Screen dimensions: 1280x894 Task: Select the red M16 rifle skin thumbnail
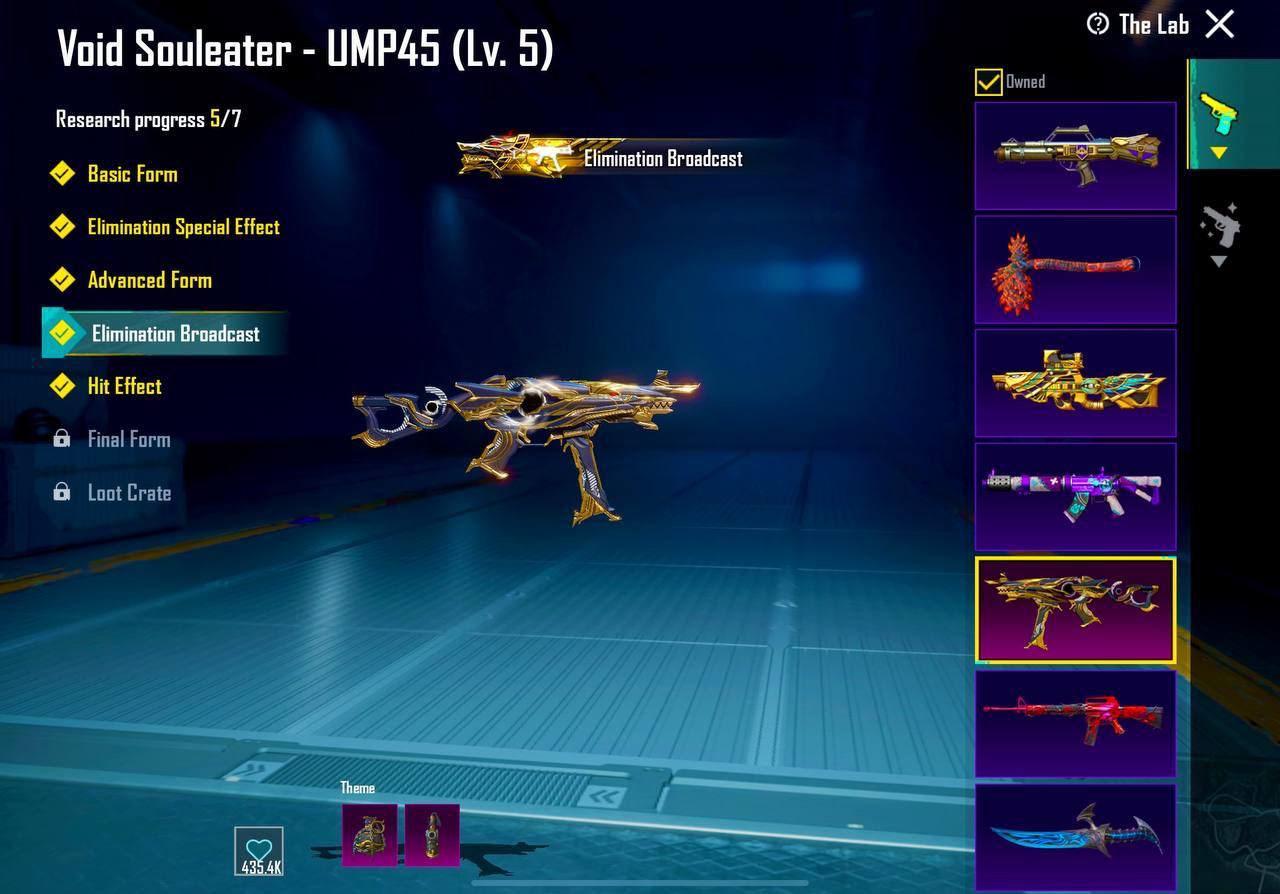pyautogui.click(x=1075, y=724)
